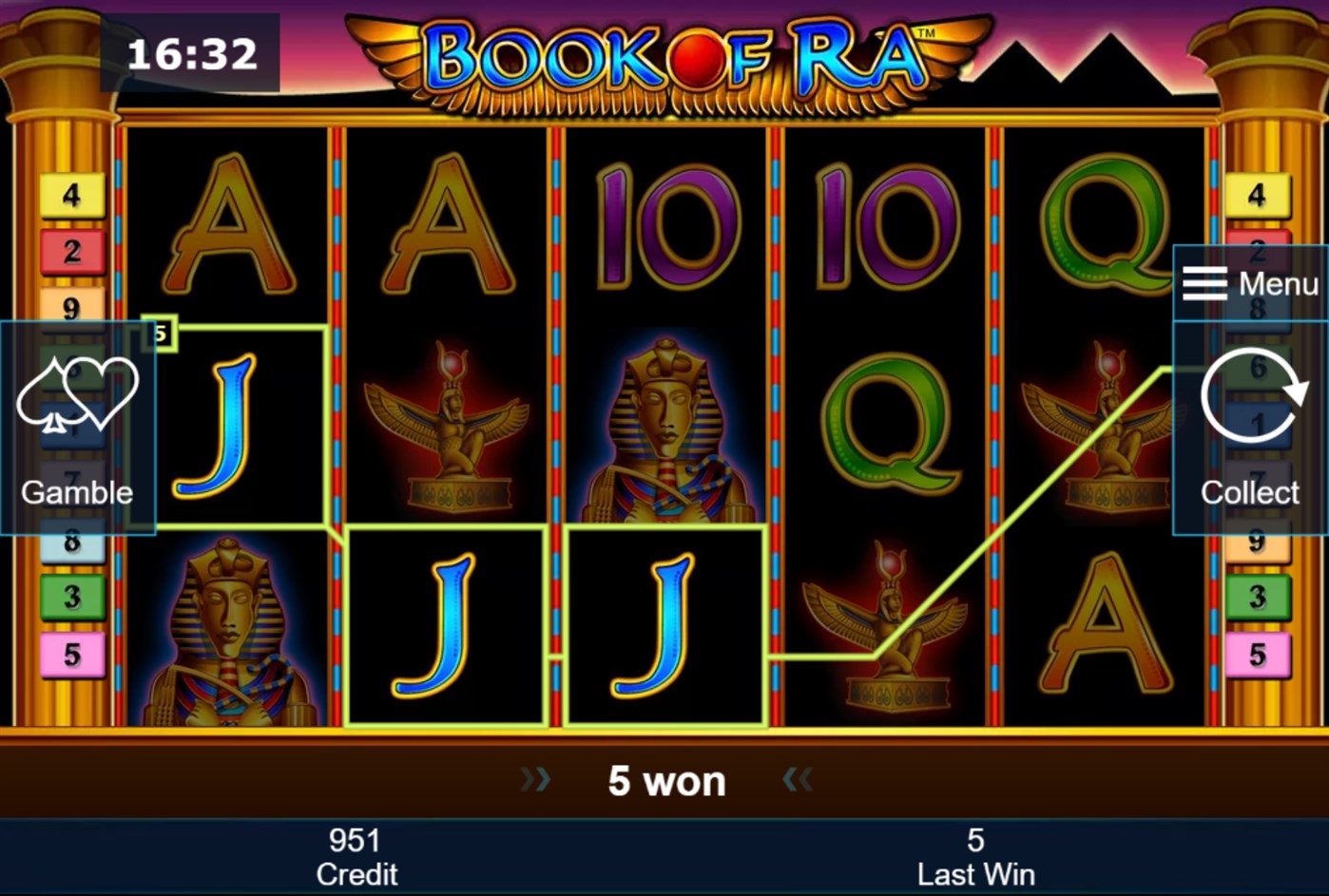Click the left double-chevron beside the win message
This screenshot has height=896, width=1329.
click(x=537, y=779)
